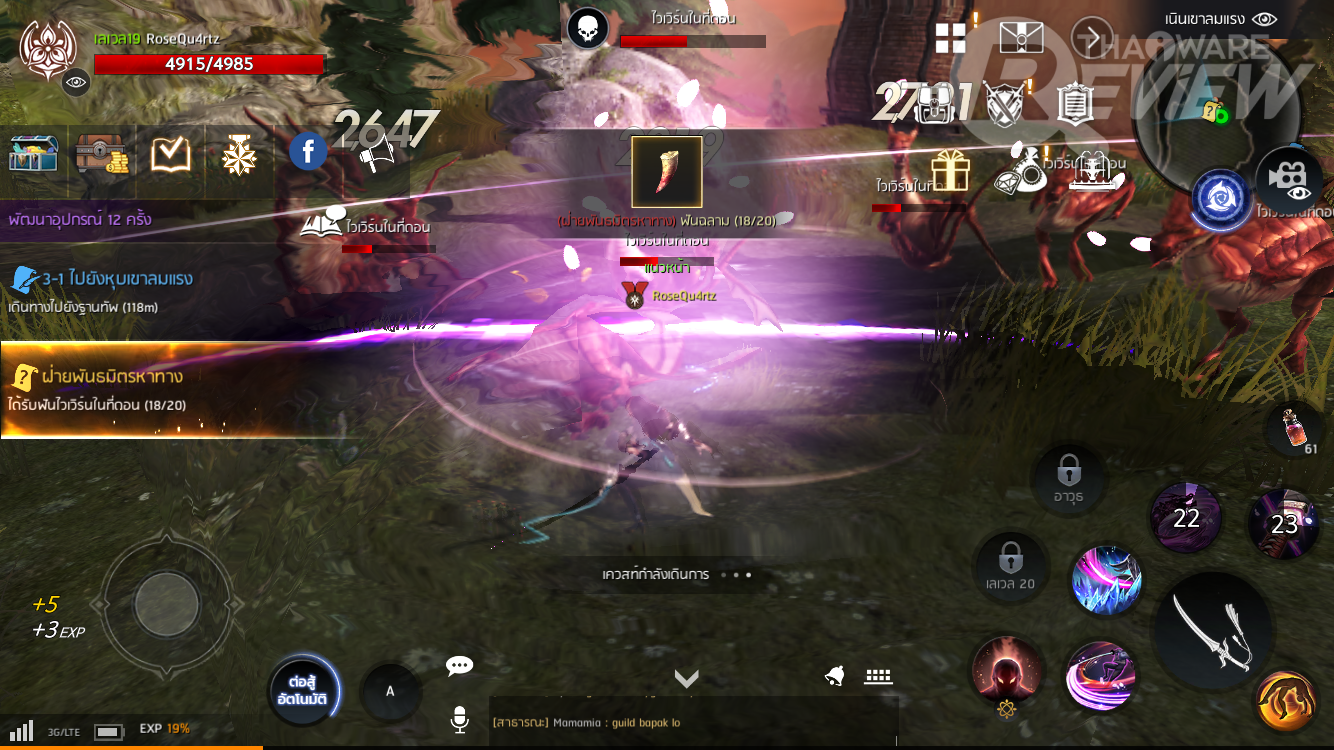Use the golden dodge roll skill

pos(1285,702)
